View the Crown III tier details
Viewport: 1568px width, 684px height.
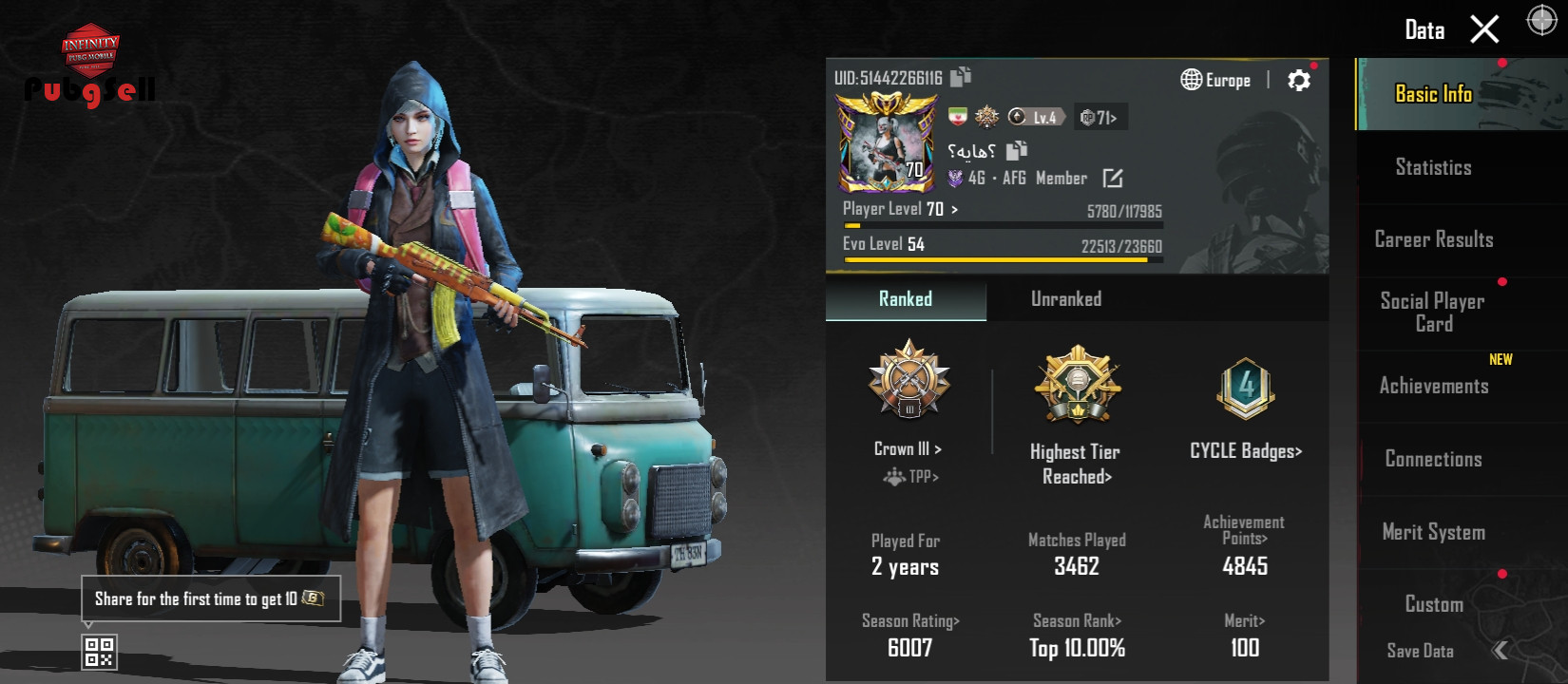coord(908,448)
